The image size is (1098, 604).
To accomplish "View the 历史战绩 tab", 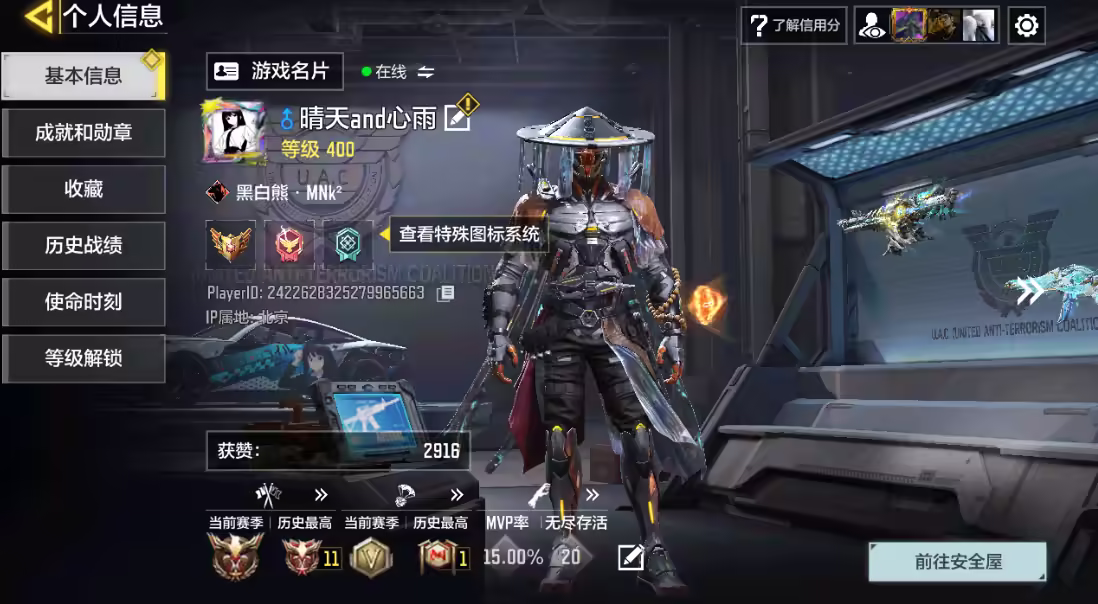I will pyautogui.click(x=83, y=245).
